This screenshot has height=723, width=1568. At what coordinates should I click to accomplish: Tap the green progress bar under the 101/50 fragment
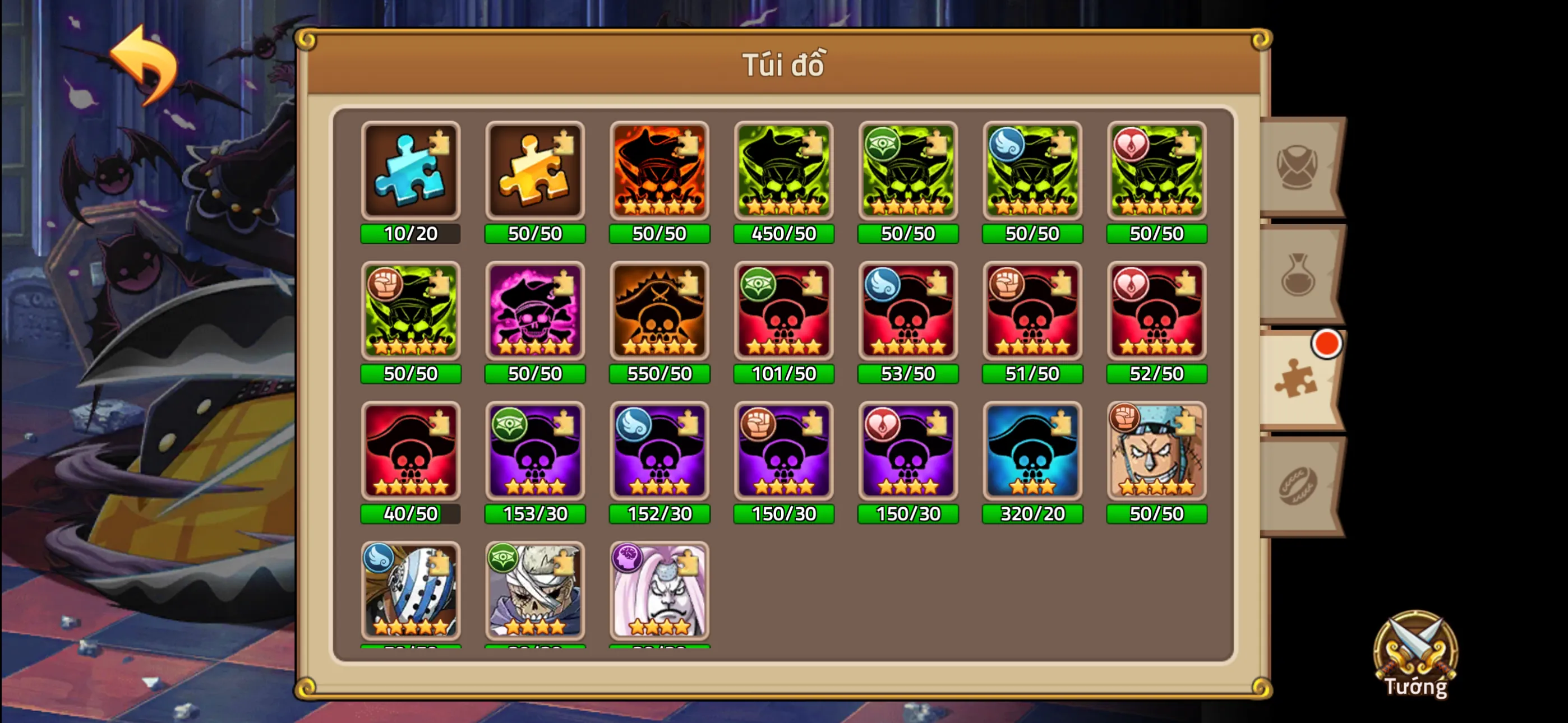click(x=784, y=374)
